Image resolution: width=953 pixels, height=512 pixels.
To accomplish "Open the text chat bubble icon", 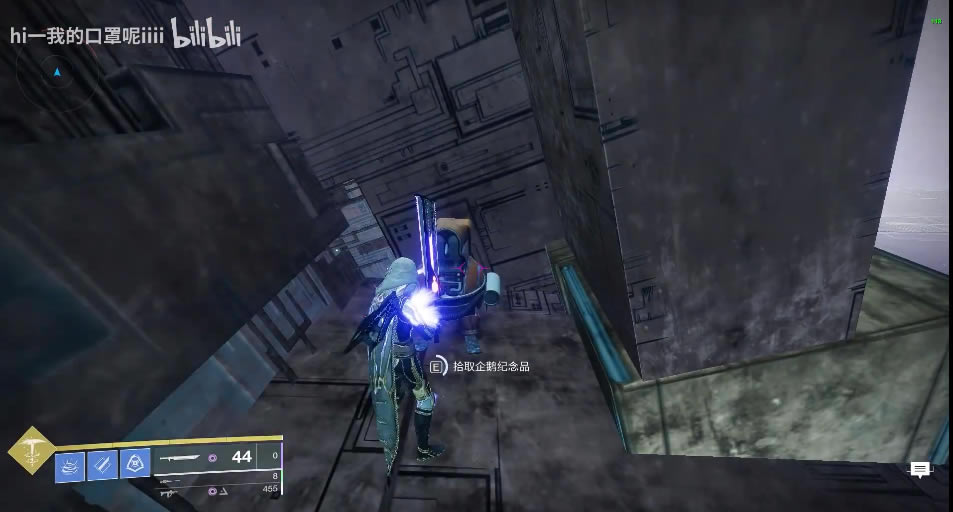I will coord(920,469).
